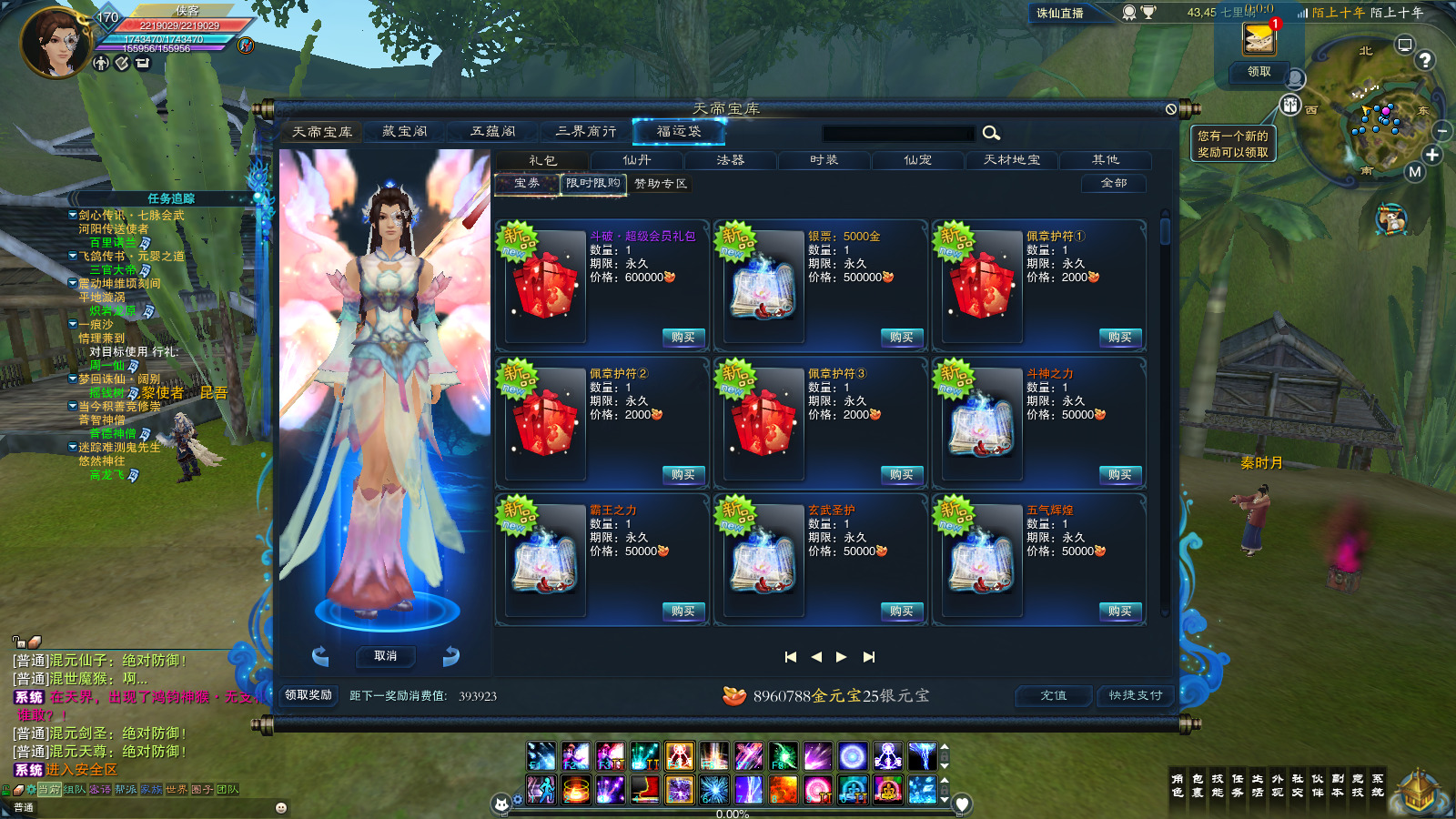Click the 领取 reward button near the minimap
The image size is (1456, 819).
click(1259, 72)
